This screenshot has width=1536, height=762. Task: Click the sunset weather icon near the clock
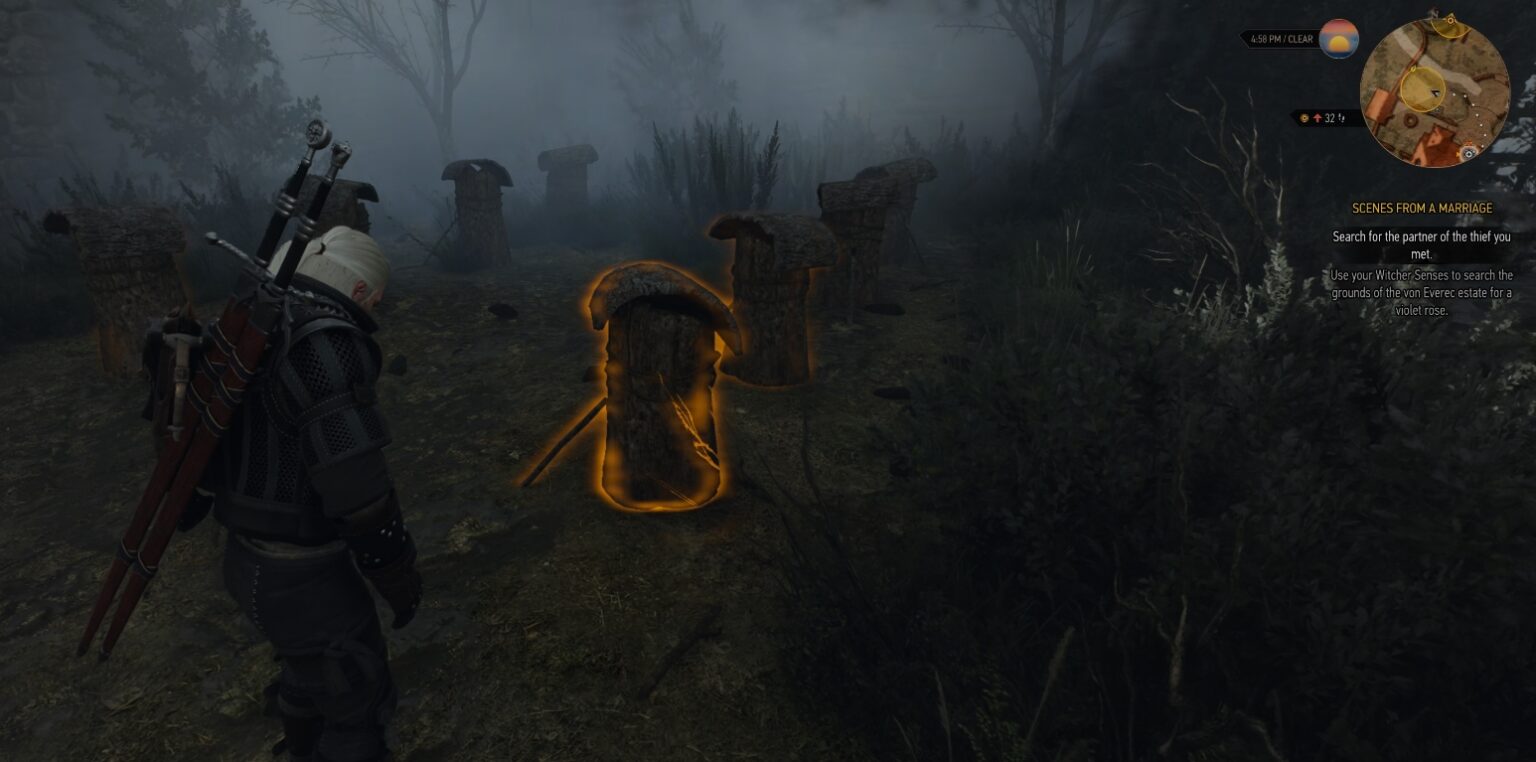tap(1337, 39)
